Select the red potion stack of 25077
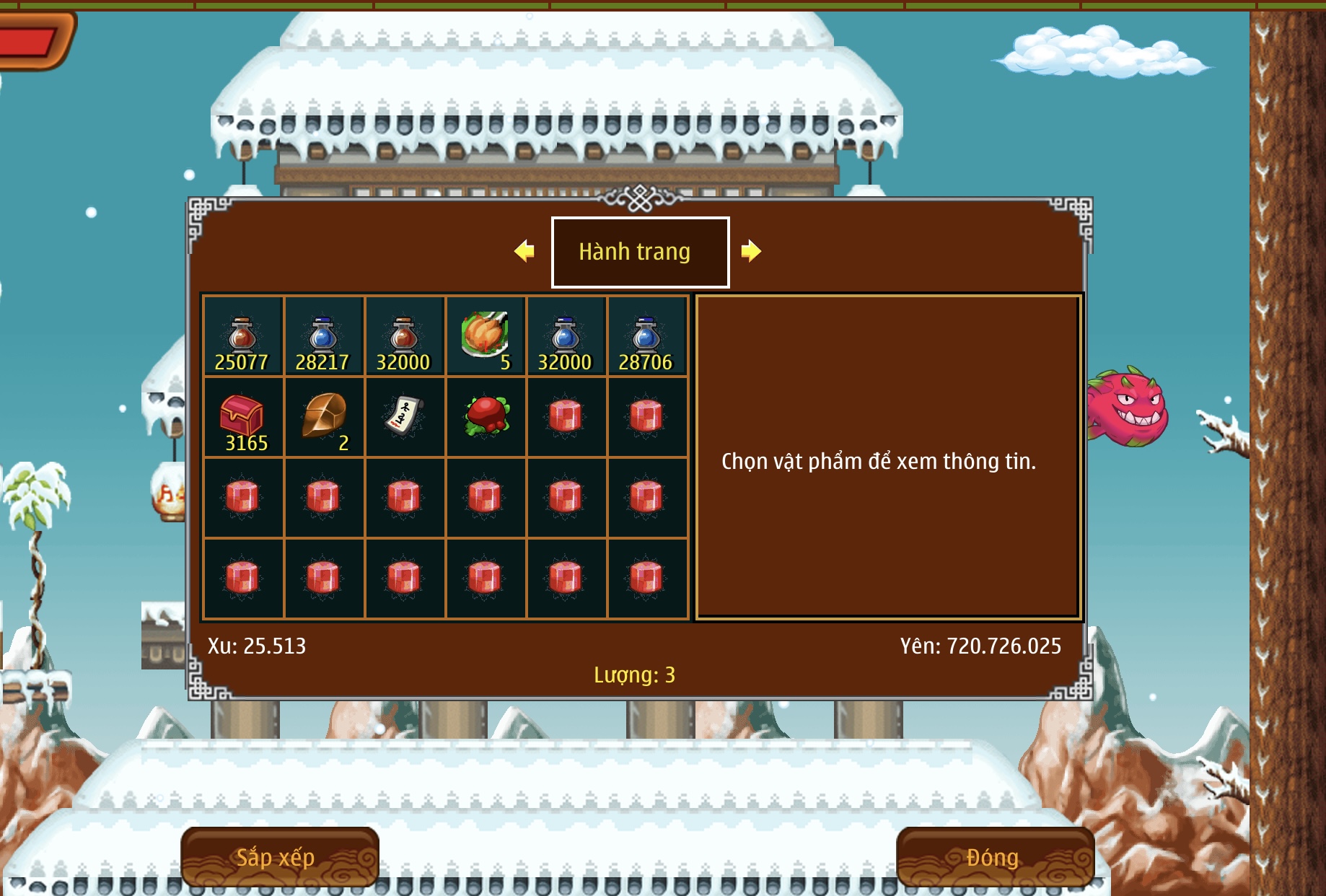 (243, 336)
